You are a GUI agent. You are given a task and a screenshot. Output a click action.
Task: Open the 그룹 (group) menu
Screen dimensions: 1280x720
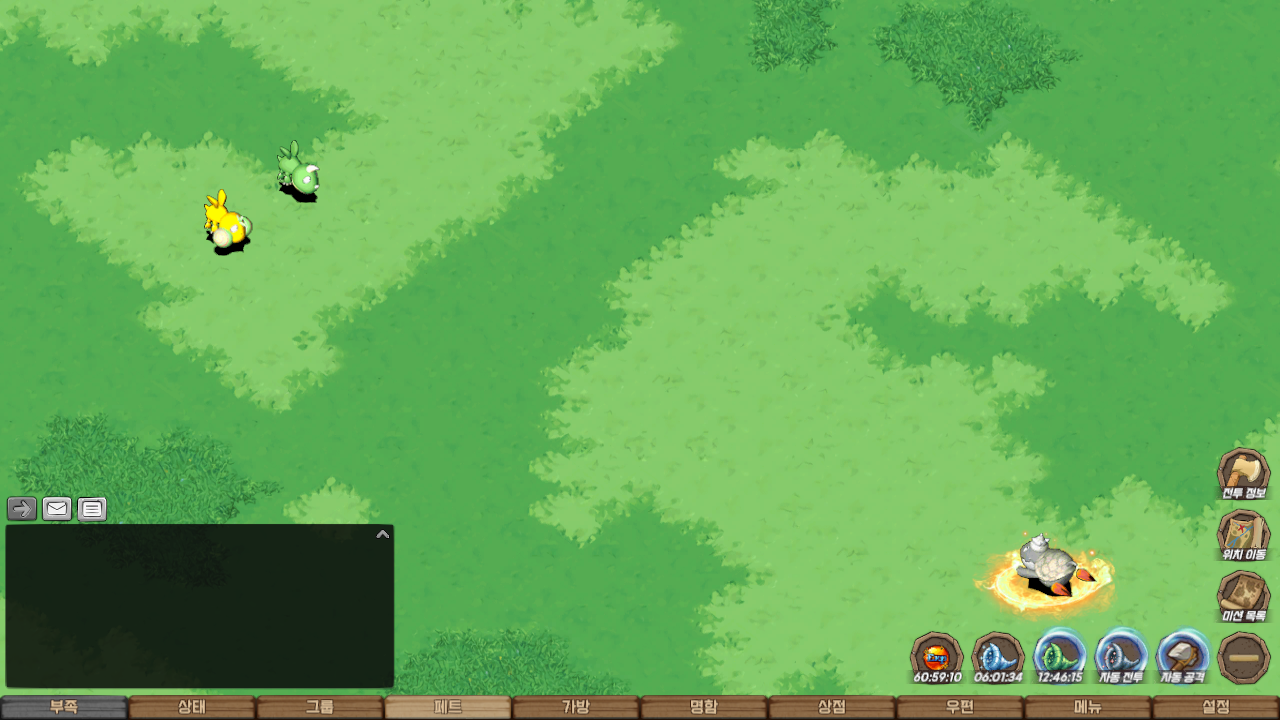[320, 707]
